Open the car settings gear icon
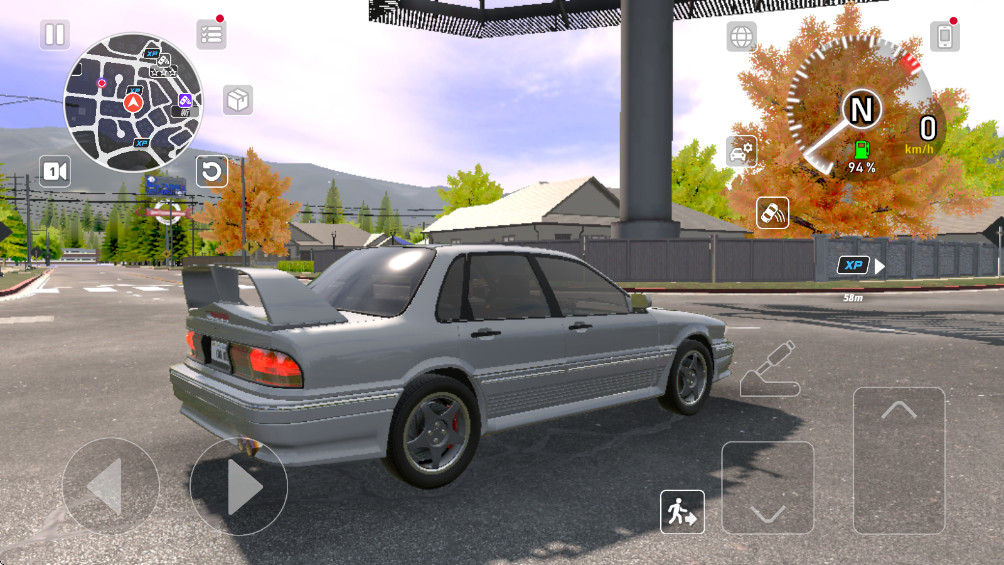 coord(741,151)
